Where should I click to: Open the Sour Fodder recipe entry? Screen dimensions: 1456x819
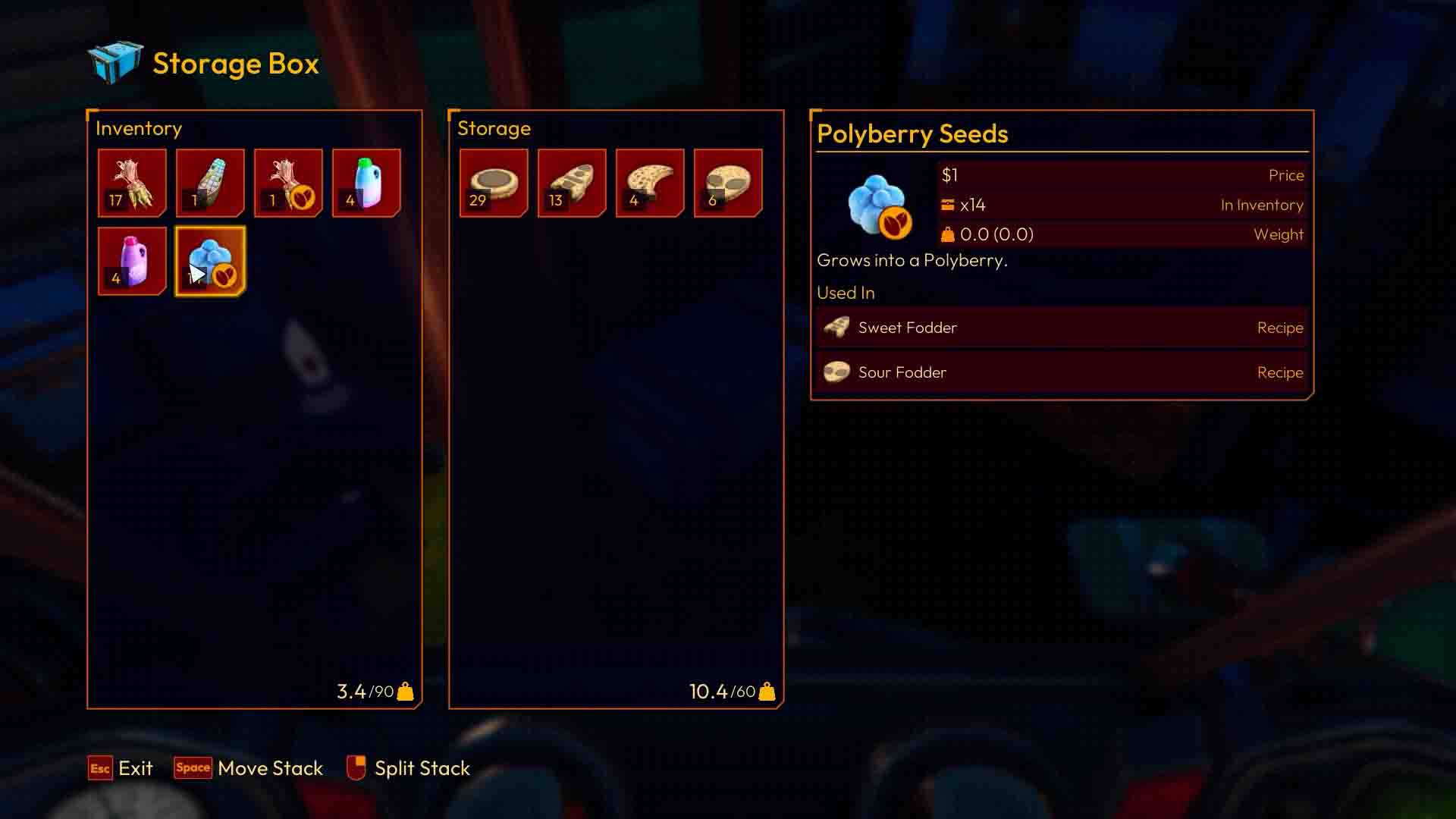coord(1060,372)
